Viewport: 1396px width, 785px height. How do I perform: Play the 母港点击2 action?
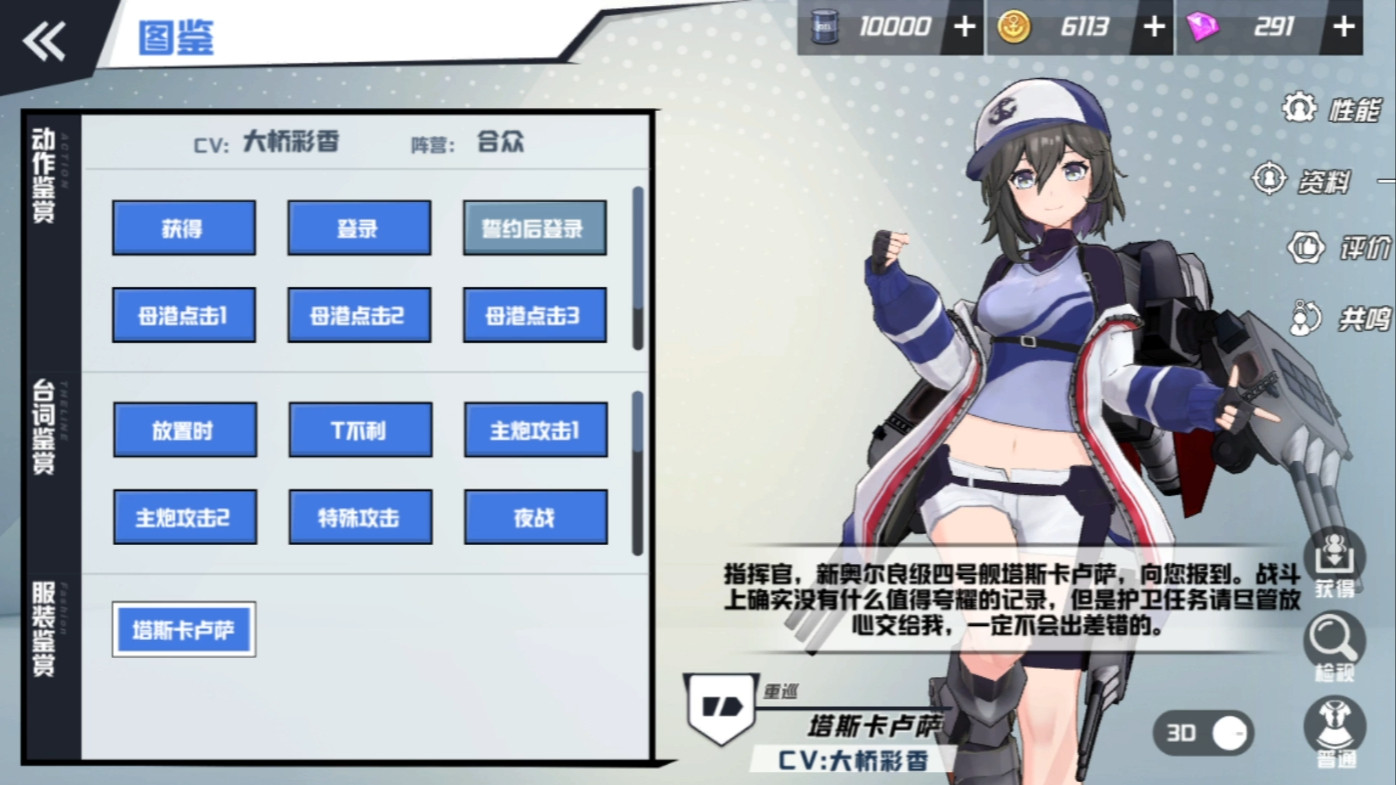tap(359, 316)
